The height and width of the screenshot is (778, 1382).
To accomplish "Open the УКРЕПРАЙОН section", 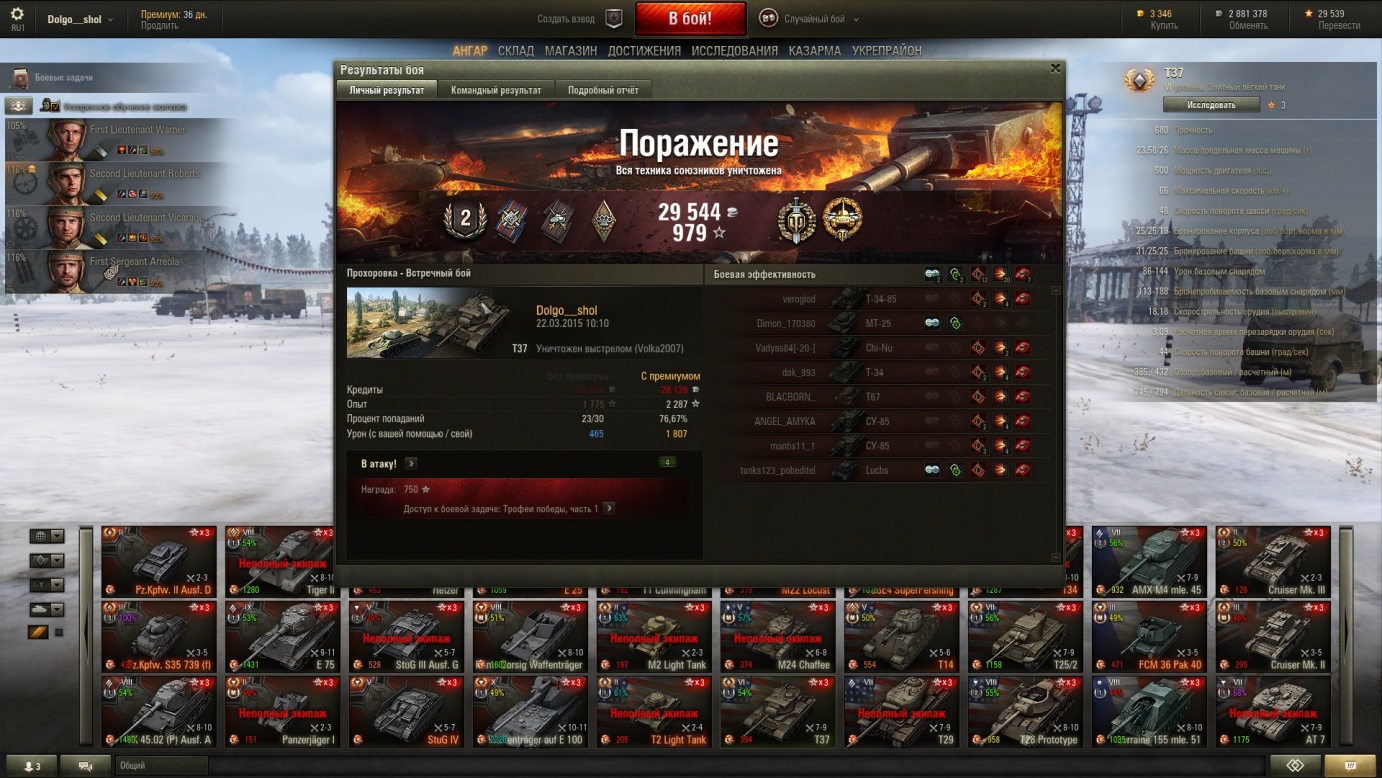I will pos(887,51).
